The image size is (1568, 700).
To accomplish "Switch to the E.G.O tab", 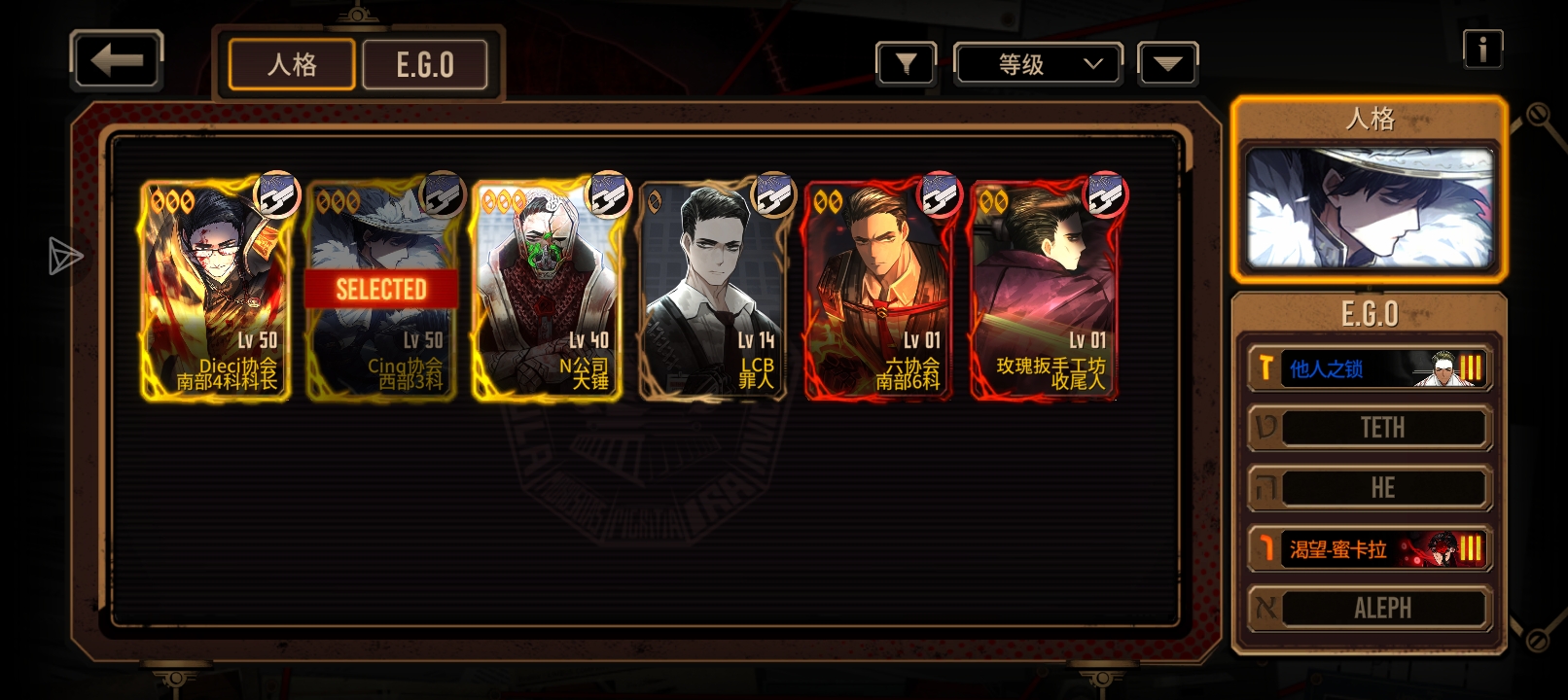I will 425,65.
